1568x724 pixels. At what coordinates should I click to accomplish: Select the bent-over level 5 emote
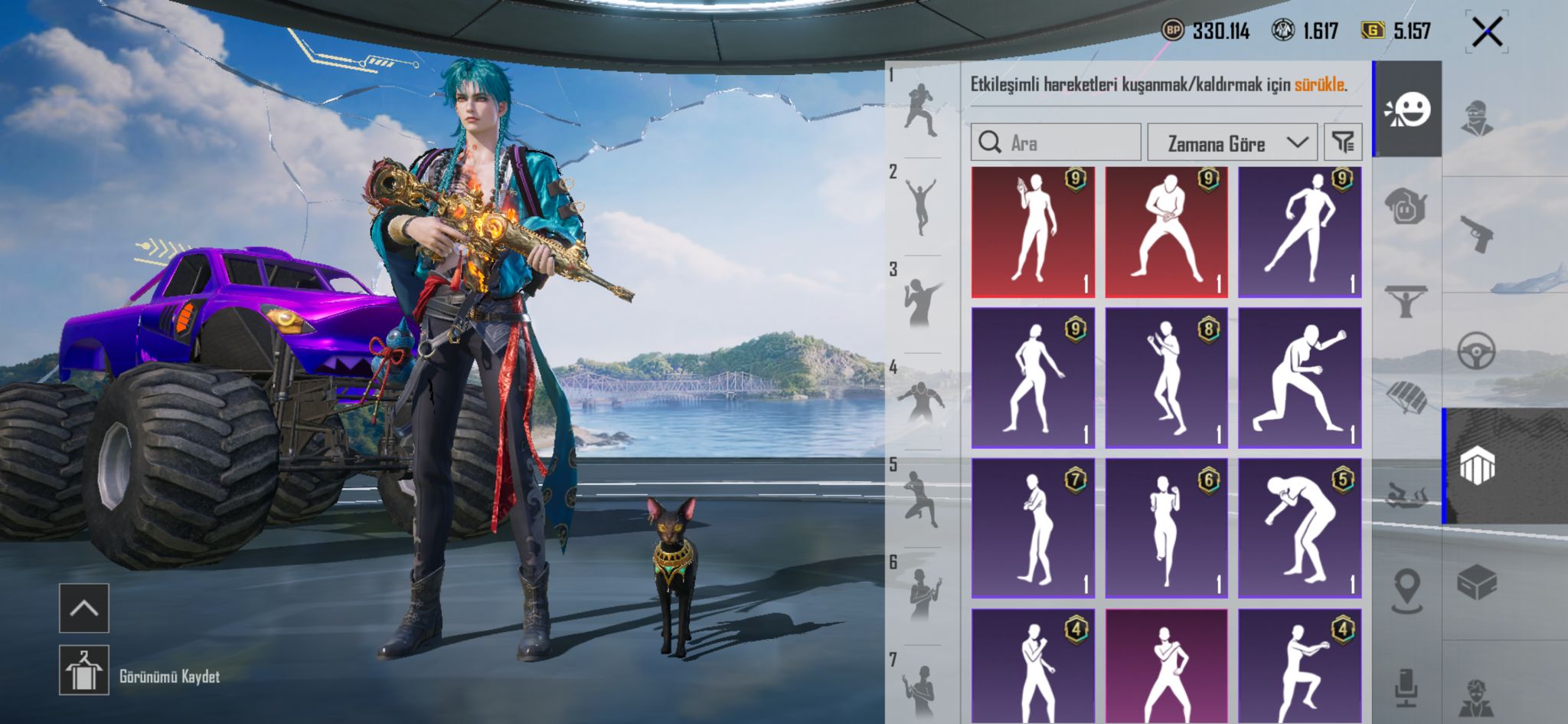(1299, 528)
